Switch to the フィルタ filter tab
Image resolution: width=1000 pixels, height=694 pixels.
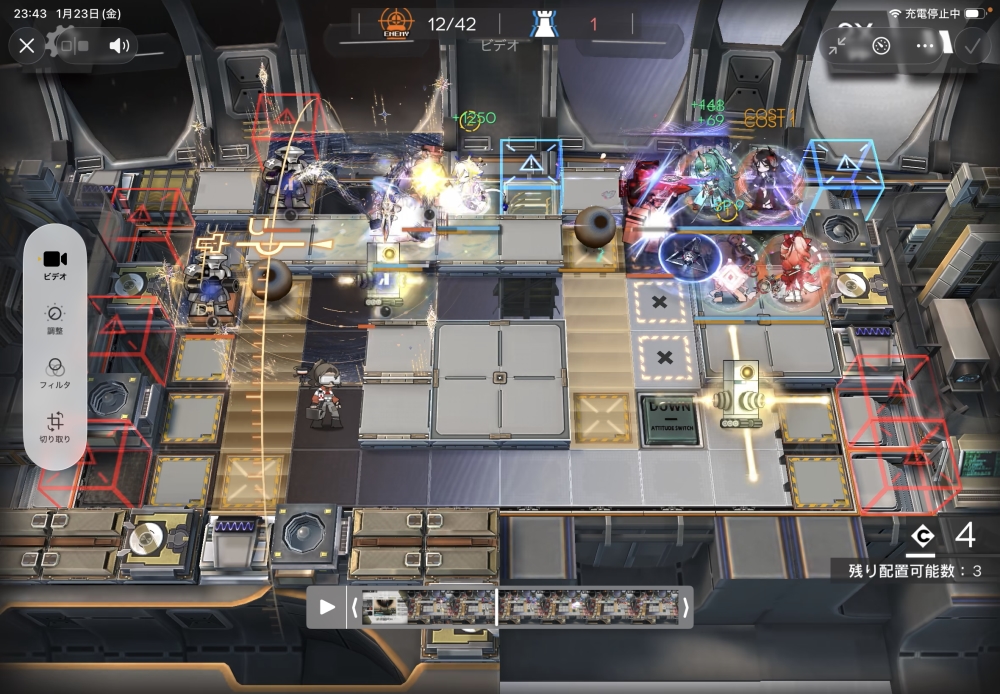click(56, 373)
